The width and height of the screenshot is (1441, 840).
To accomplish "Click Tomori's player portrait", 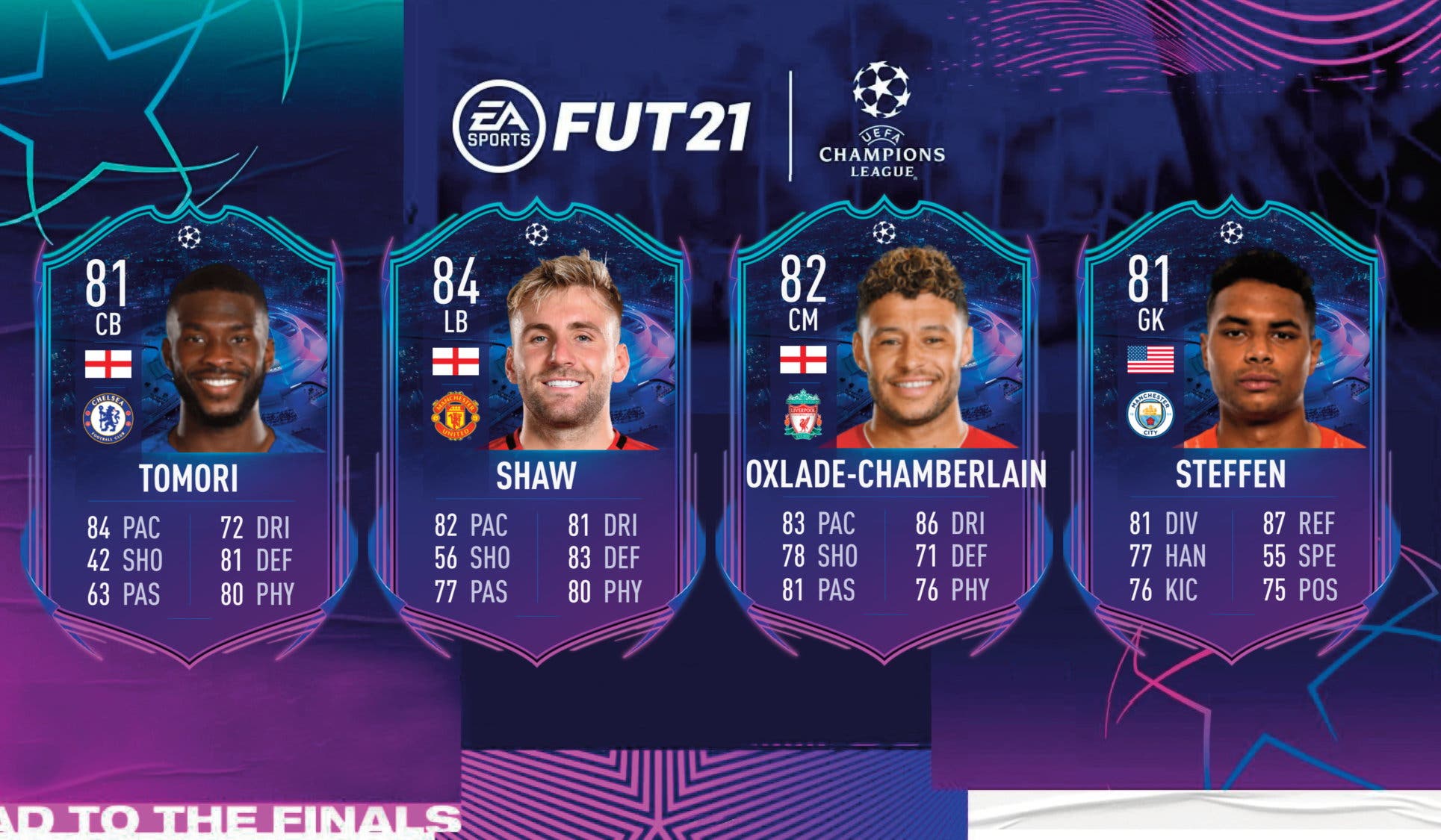I will 217,358.
